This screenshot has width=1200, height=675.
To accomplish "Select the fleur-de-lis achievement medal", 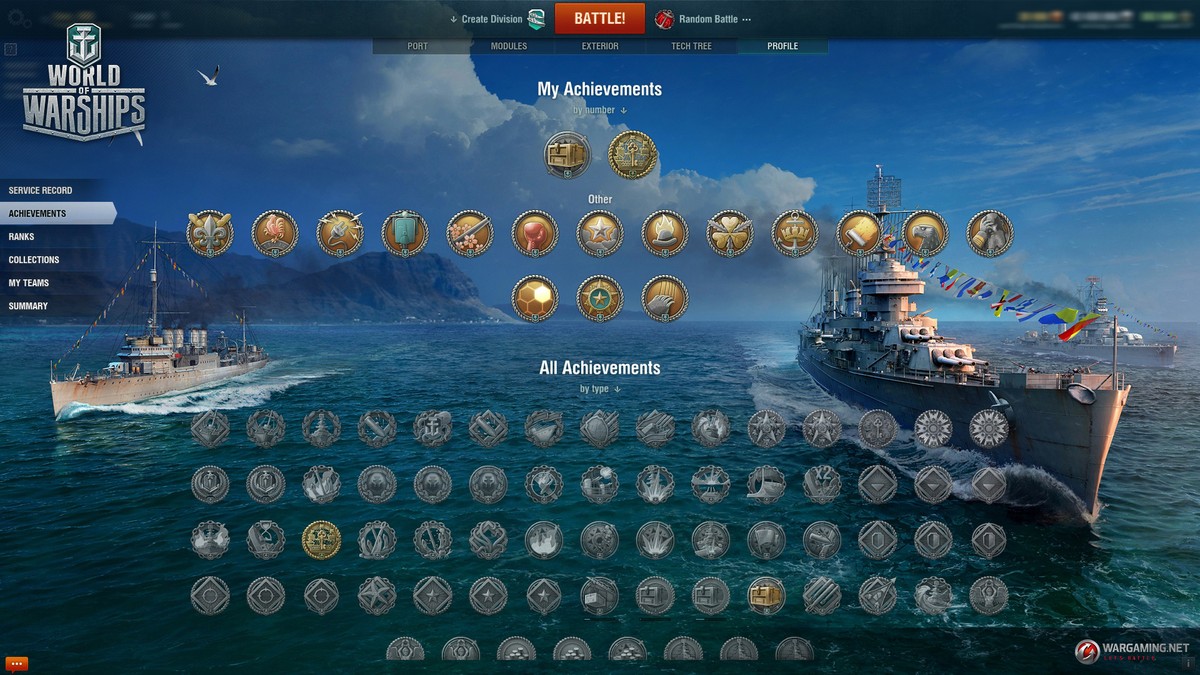I will click(210, 233).
